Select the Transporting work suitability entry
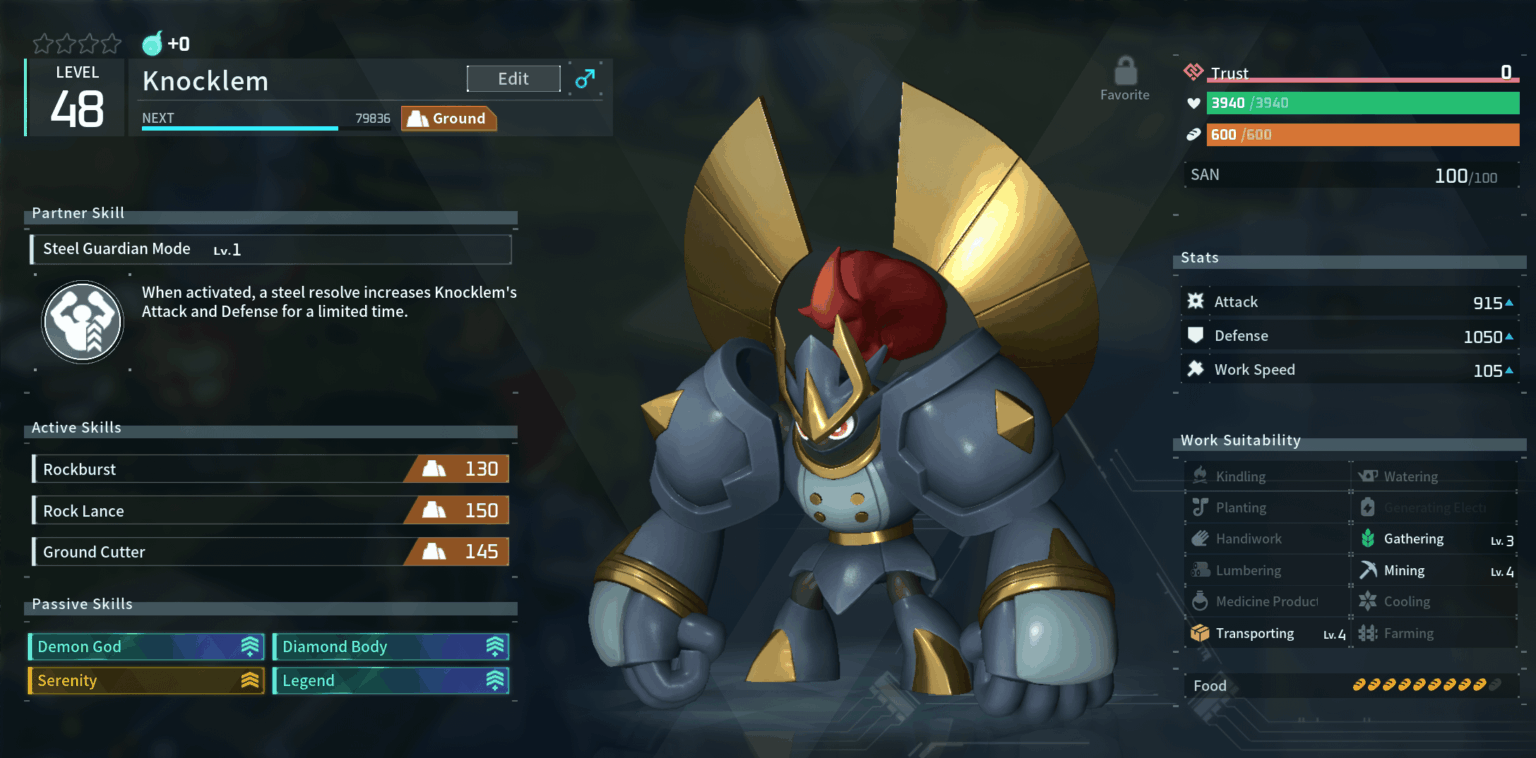This screenshot has width=1536, height=758. click(1267, 634)
